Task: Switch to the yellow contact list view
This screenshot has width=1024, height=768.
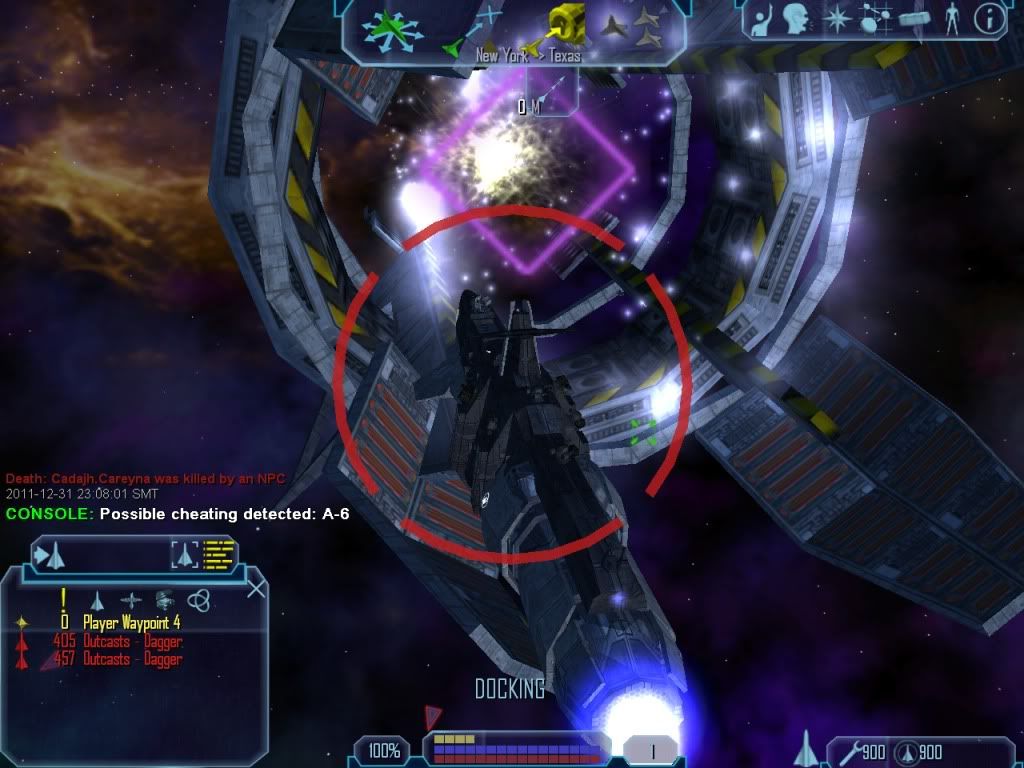Action: tap(219, 553)
